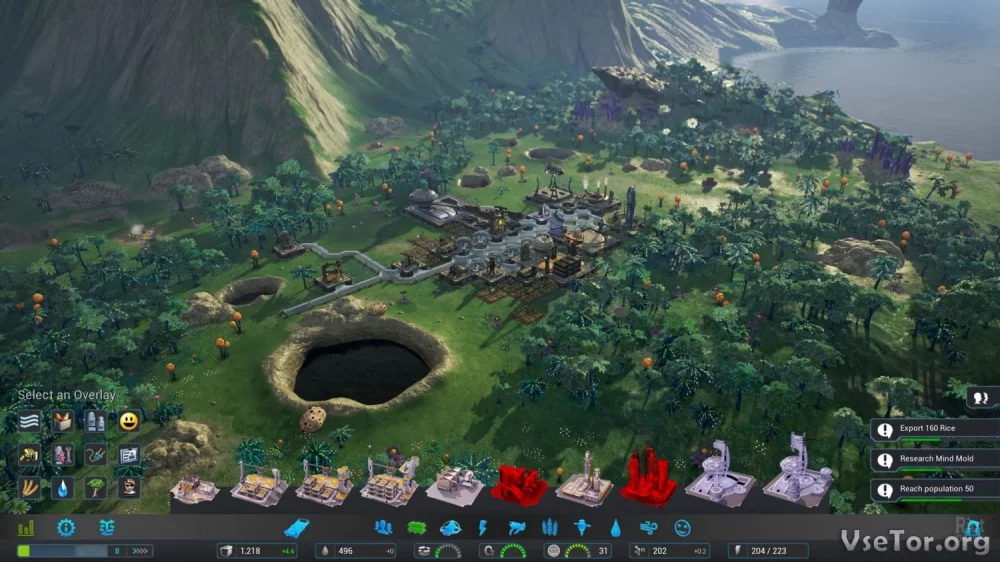Image resolution: width=1000 pixels, height=562 pixels.
Task: Open the speech heads advisor button
Action: 981,397
